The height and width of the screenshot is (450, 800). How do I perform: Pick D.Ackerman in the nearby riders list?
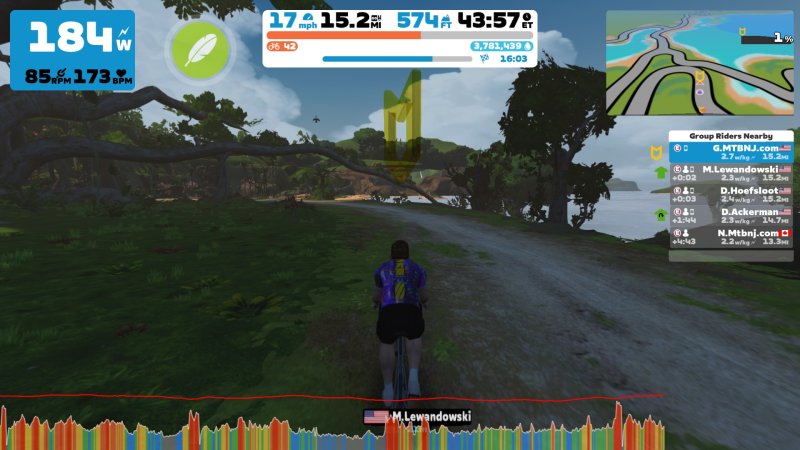click(730, 215)
